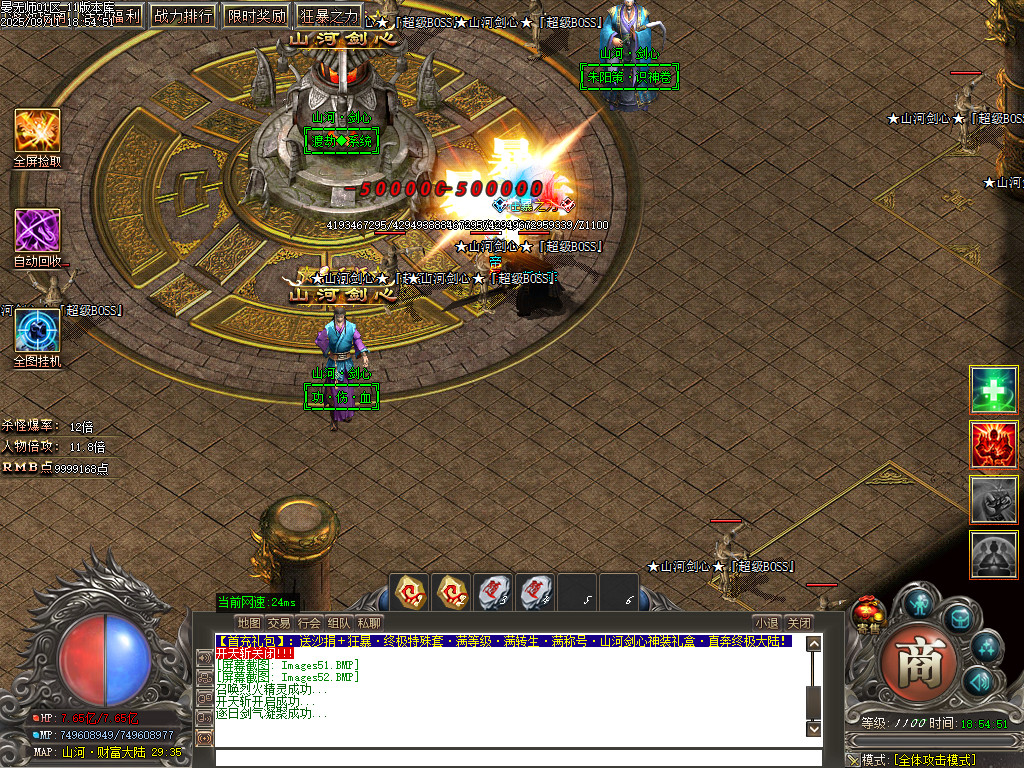Viewport: 1024px width, 768px height.
Task: Select the grey meditating figure skill
Action: 994,554
